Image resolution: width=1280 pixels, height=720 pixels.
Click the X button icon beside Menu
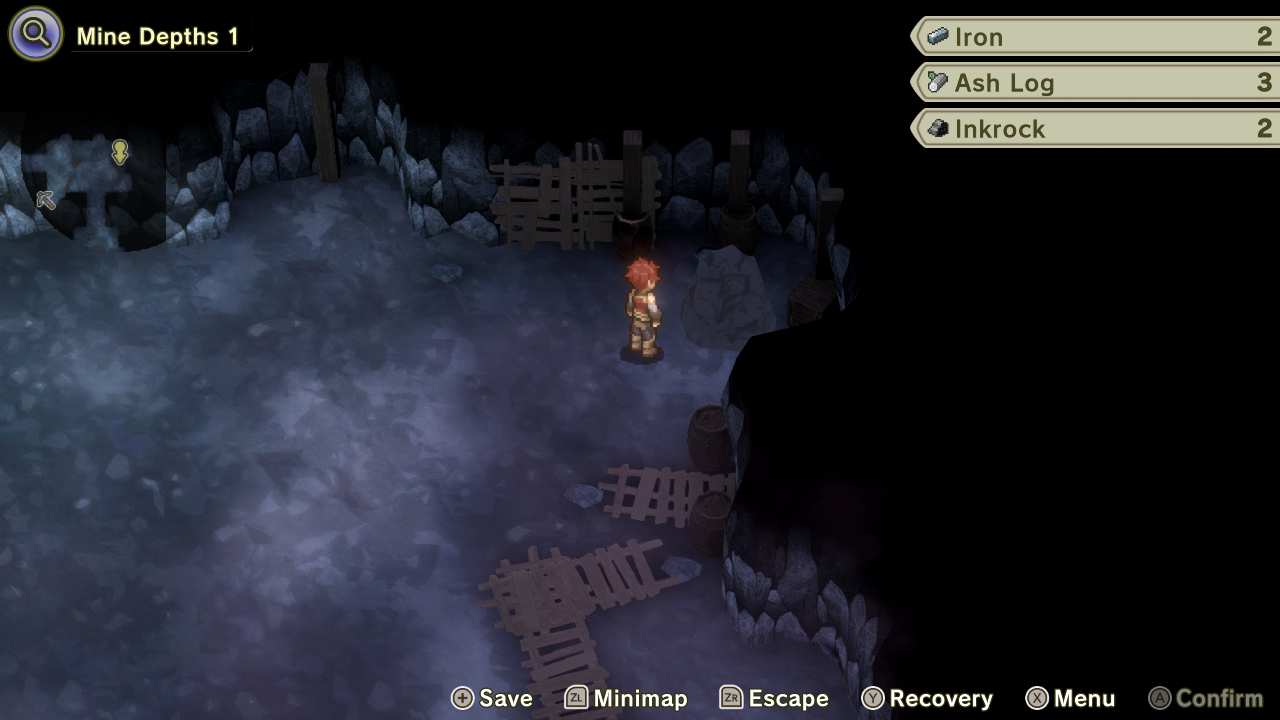(x=1036, y=698)
